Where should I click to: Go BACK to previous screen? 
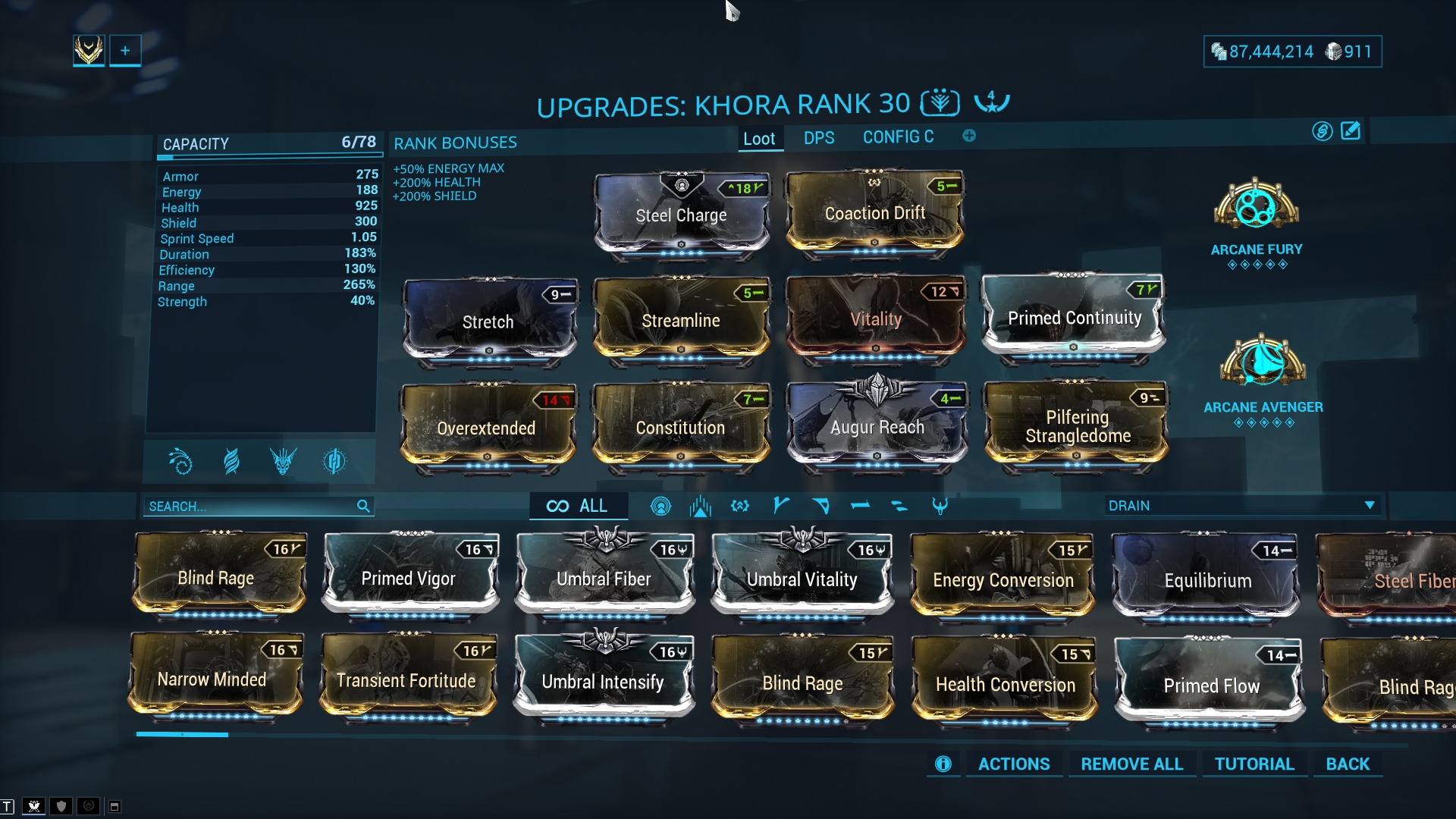pyautogui.click(x=1348, y=764)
